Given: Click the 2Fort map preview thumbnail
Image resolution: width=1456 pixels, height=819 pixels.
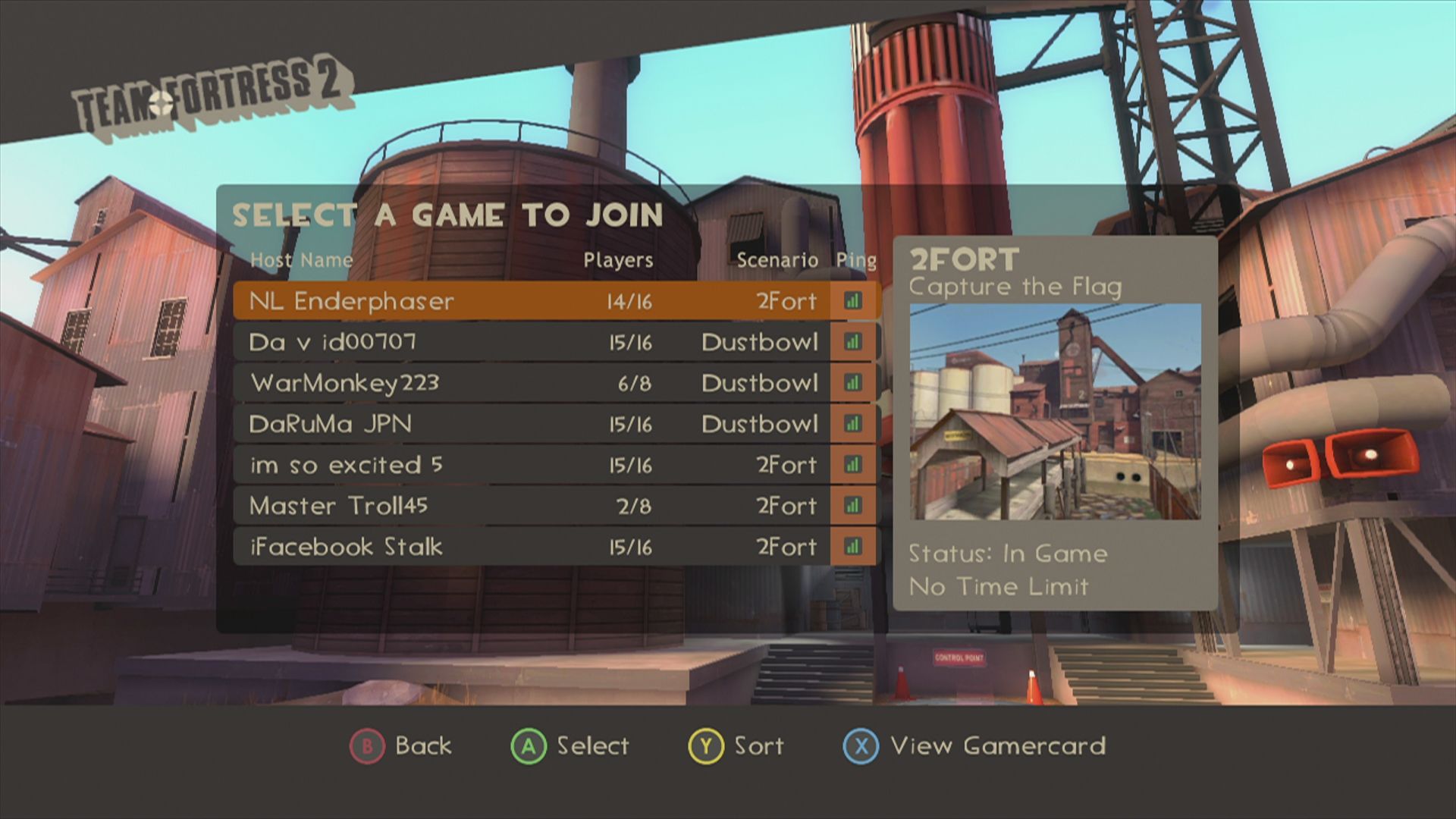Looking at the screenshot, I should point(1055,412).
